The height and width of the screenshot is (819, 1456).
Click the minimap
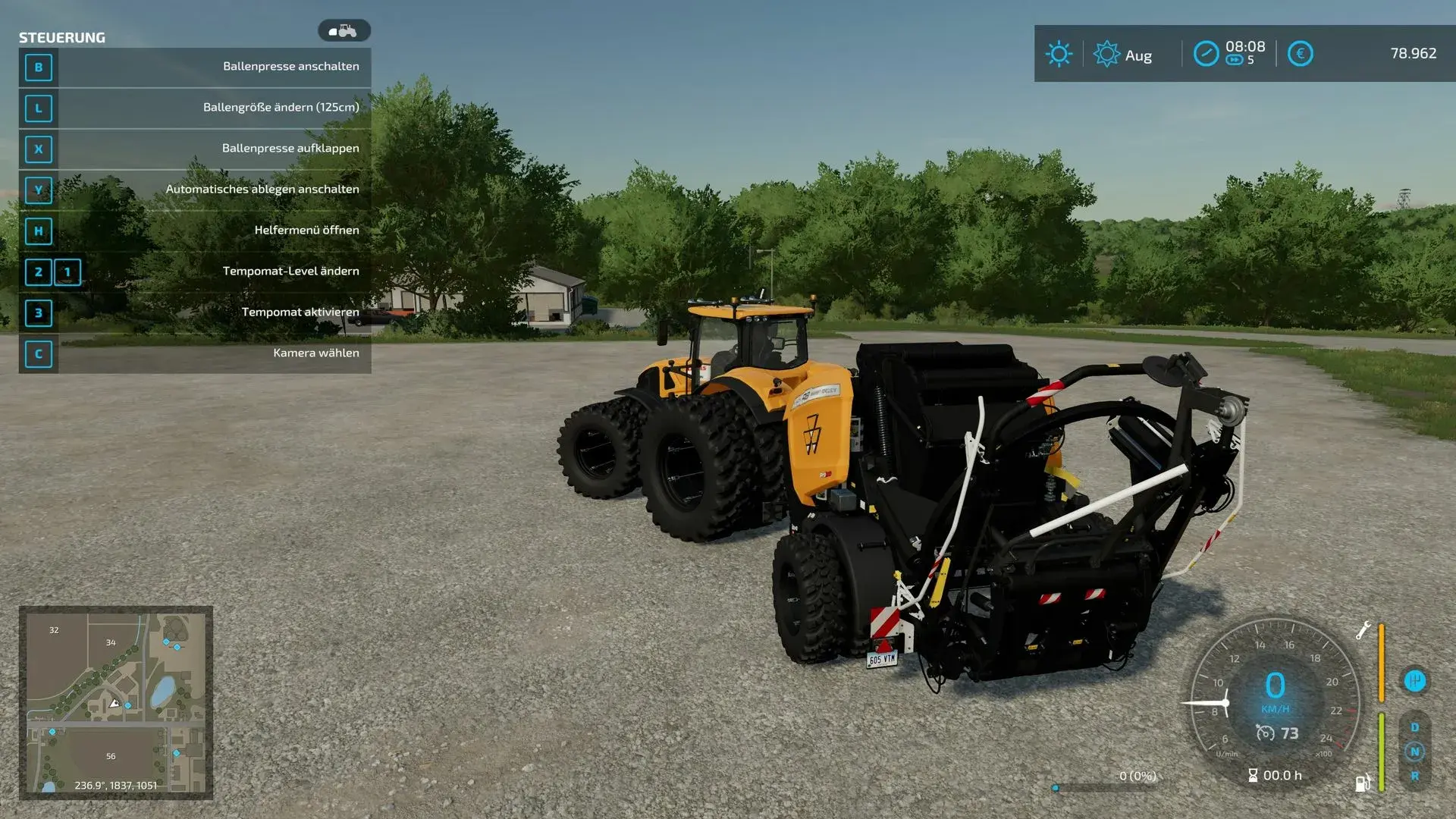(116, 702)
